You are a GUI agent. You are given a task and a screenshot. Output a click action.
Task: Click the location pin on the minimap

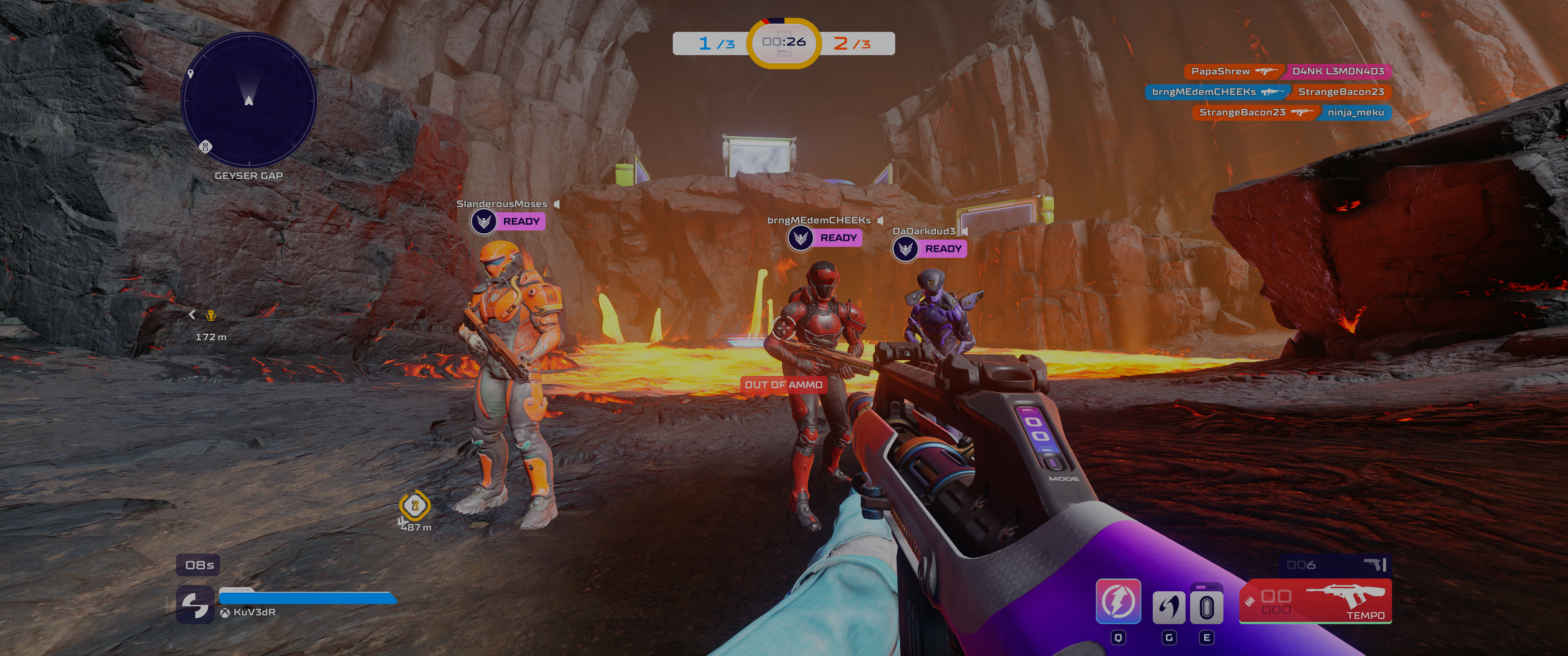[x=191, y=74]
